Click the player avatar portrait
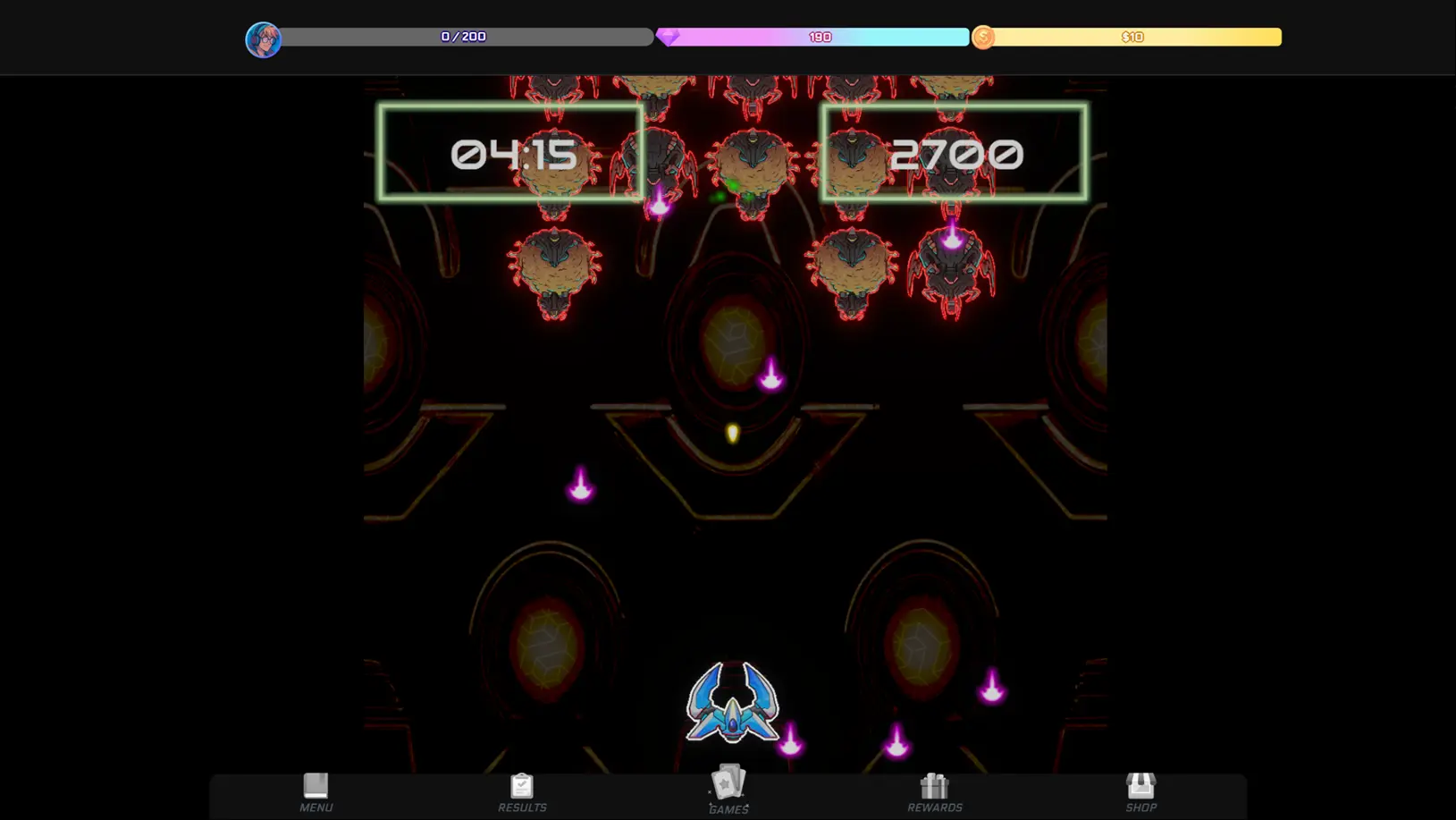 (262, 39)
